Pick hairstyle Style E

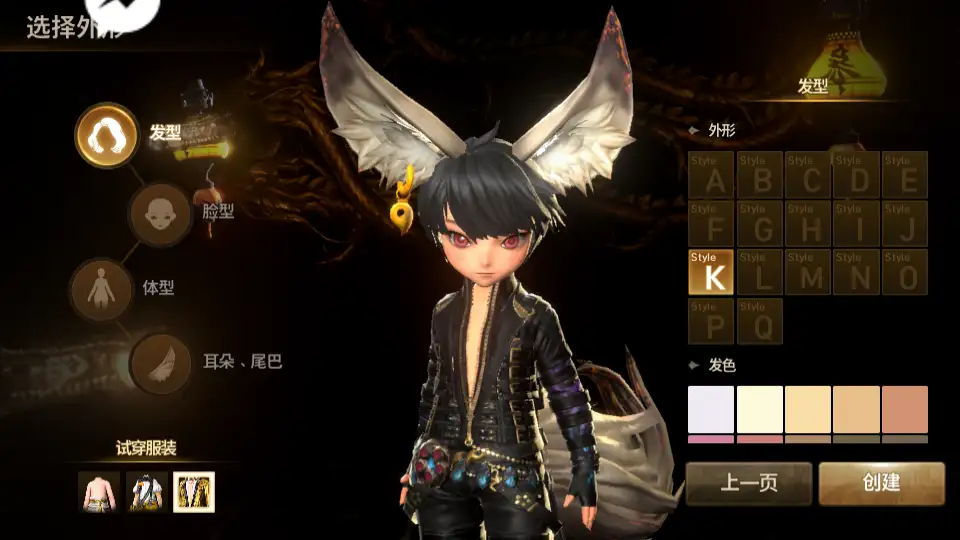click(904, 175)
